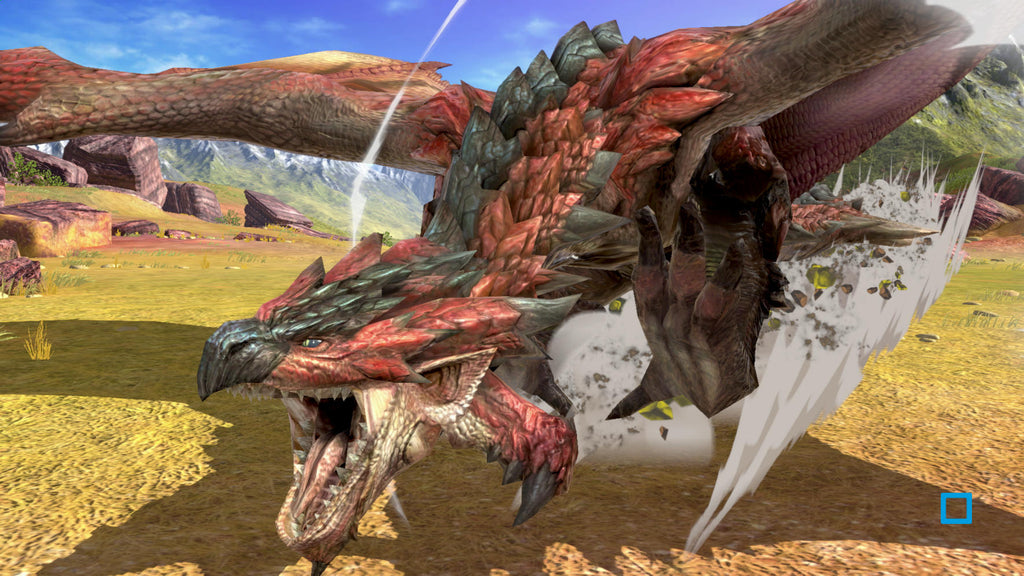Click the blue square overlay icon
This screenshot has width=1024, height=576.
(x=956, y=508)
